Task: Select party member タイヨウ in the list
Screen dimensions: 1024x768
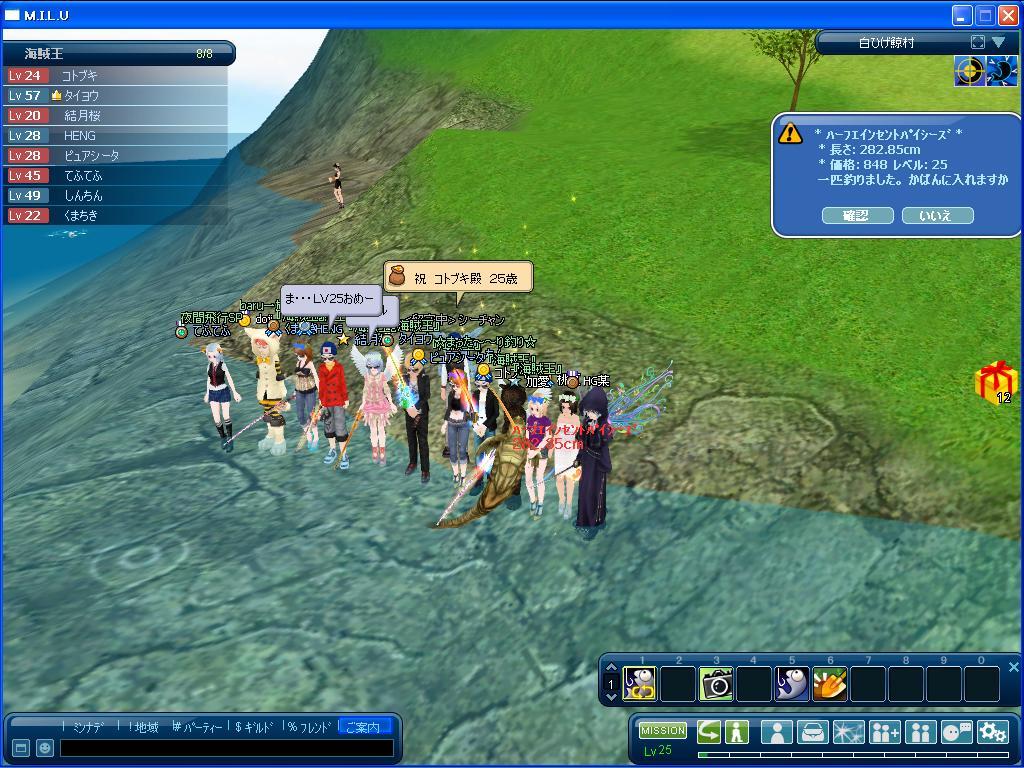Action: click(x=82, y=95)
